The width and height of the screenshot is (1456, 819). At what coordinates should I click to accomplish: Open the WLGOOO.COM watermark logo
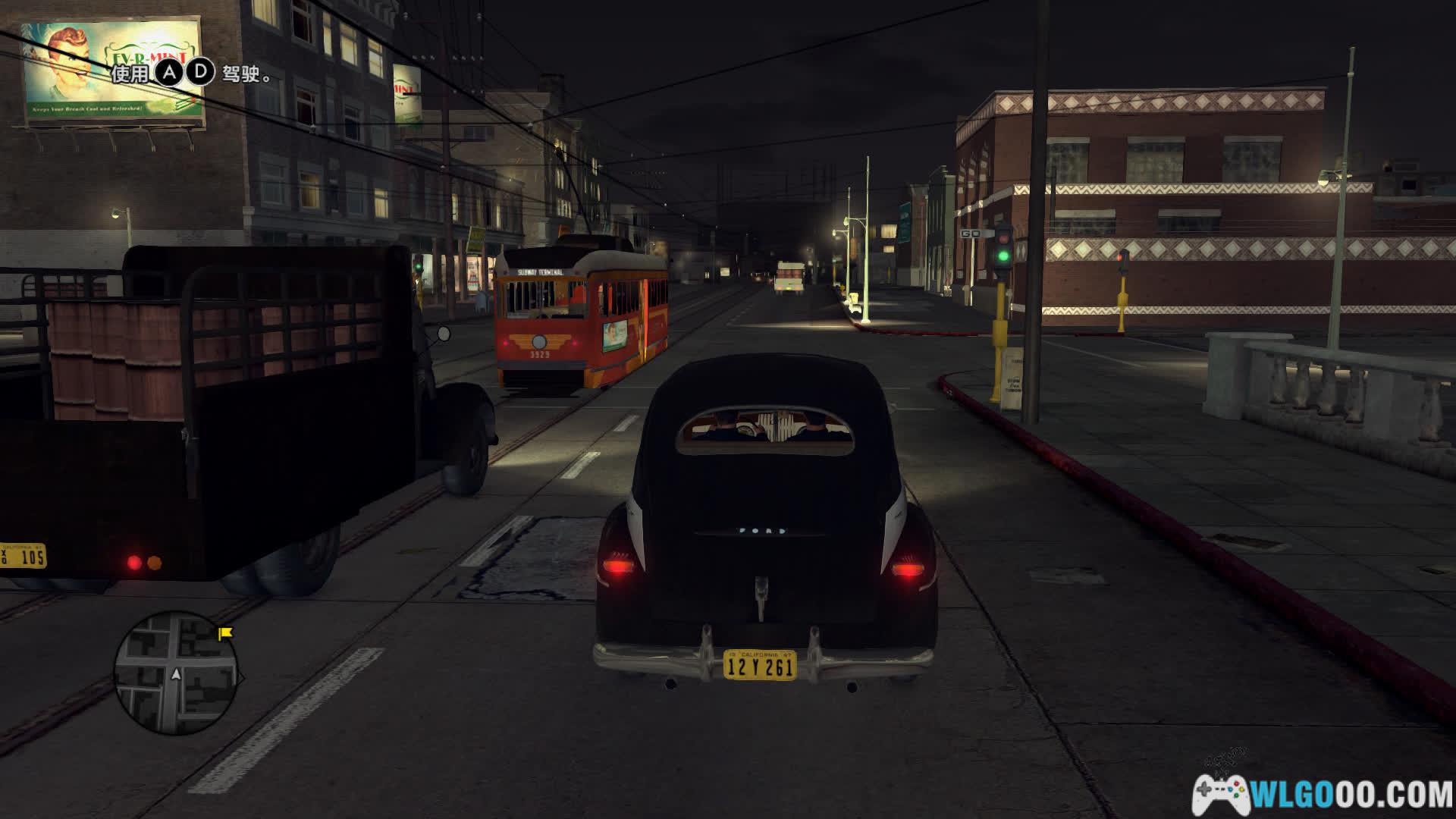pyautogui.click(x=1323, y=795)
